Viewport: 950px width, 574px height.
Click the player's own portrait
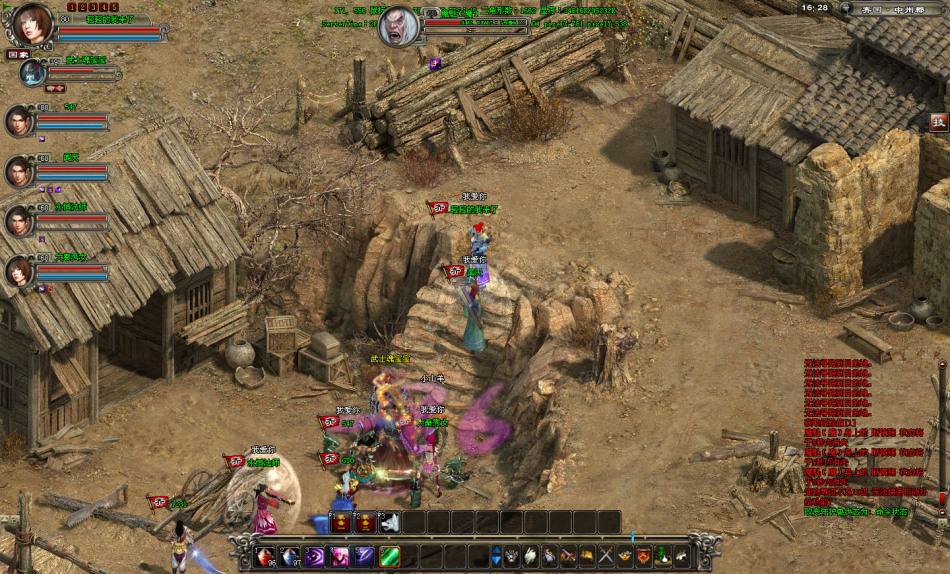tap(33, 24)
